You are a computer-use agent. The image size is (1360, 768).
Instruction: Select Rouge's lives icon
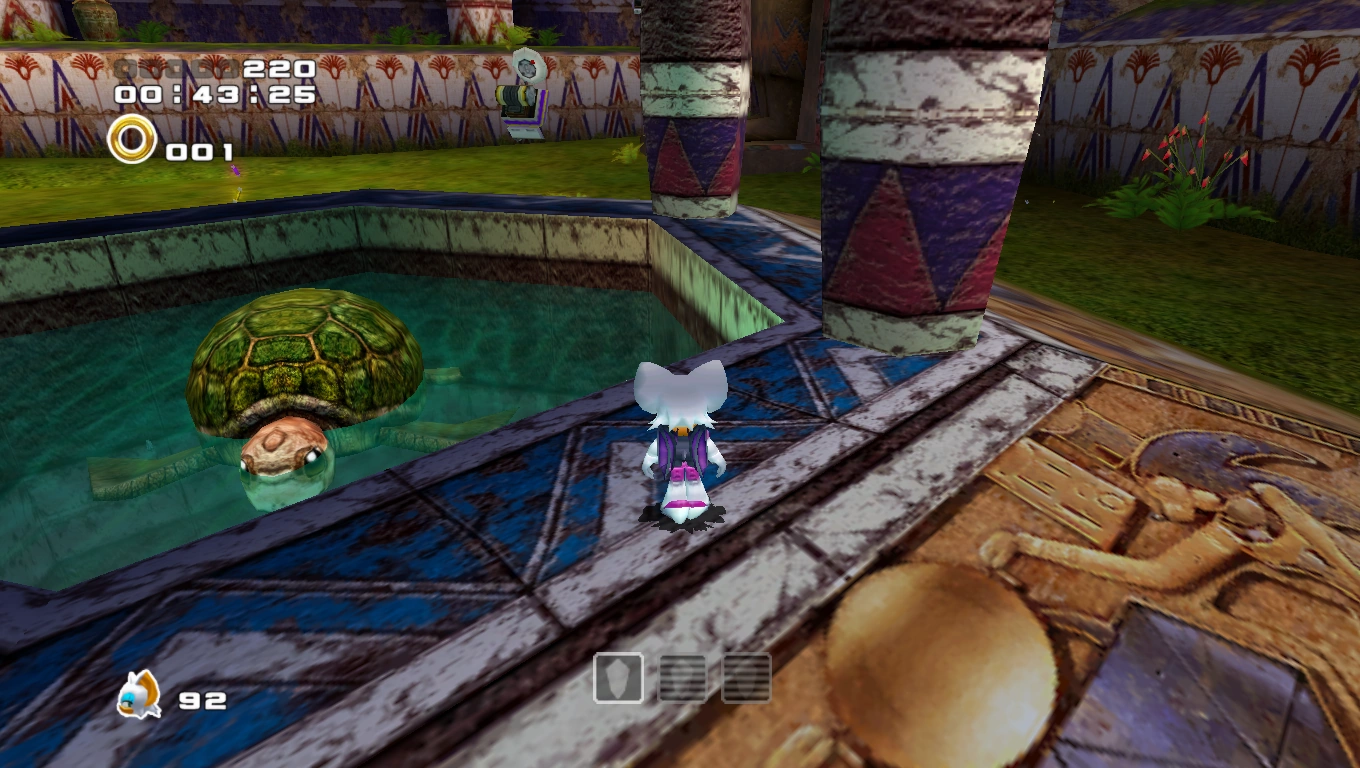[137, 695]
